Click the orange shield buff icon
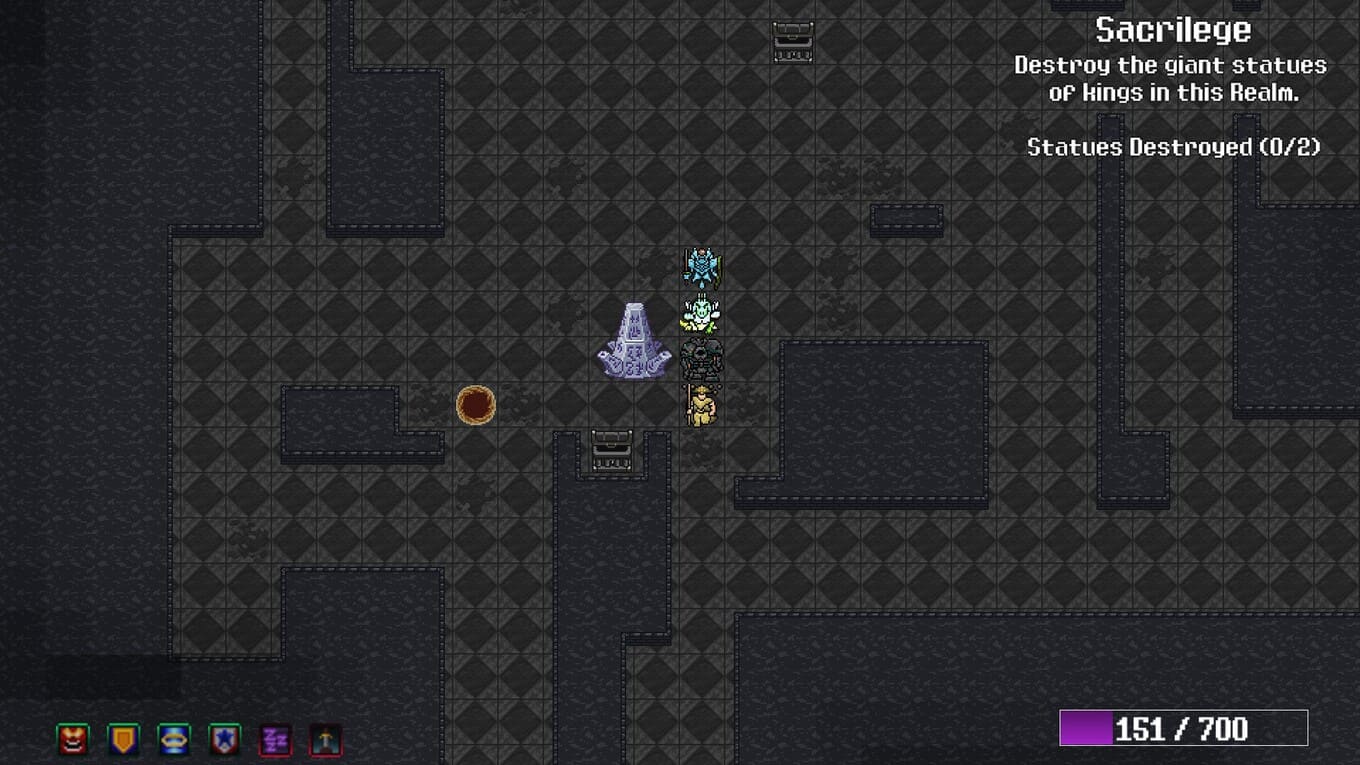The width and height of the screenshot is (1360, 765). pyautogui.click(x=124, y=740)
